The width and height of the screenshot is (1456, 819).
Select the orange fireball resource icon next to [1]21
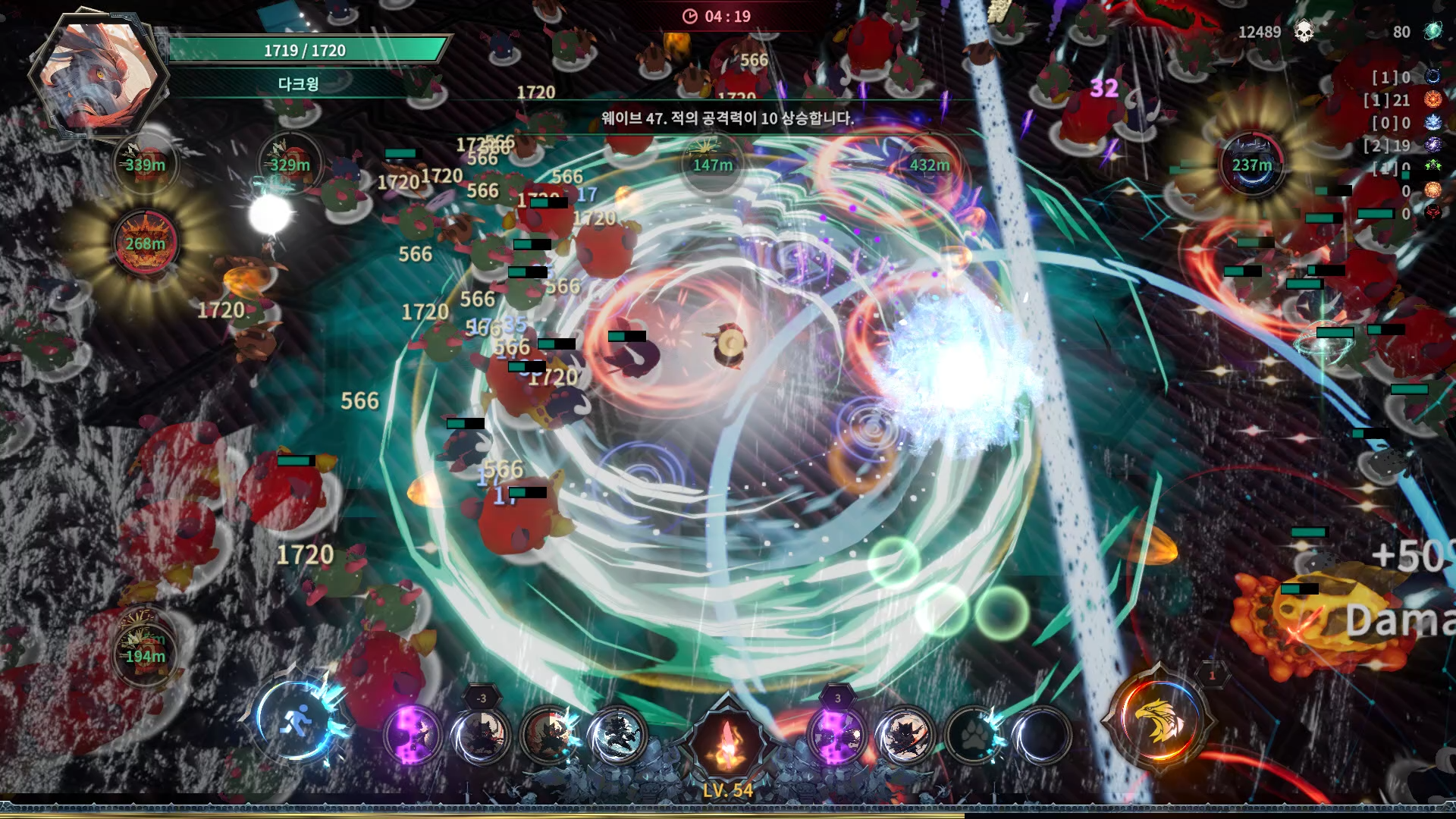coord(1434,99)
